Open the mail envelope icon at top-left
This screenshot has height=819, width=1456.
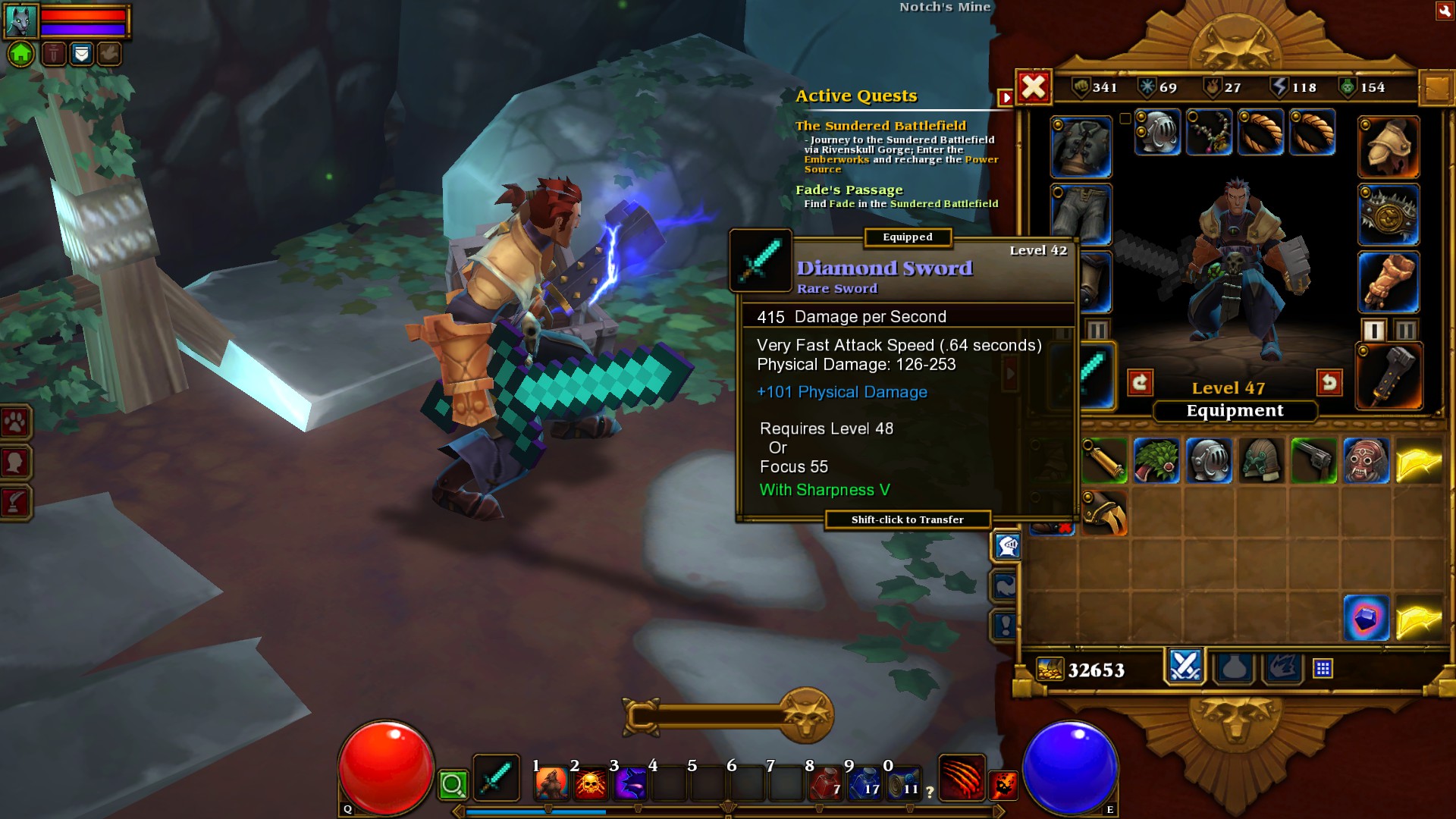[80, 54]
